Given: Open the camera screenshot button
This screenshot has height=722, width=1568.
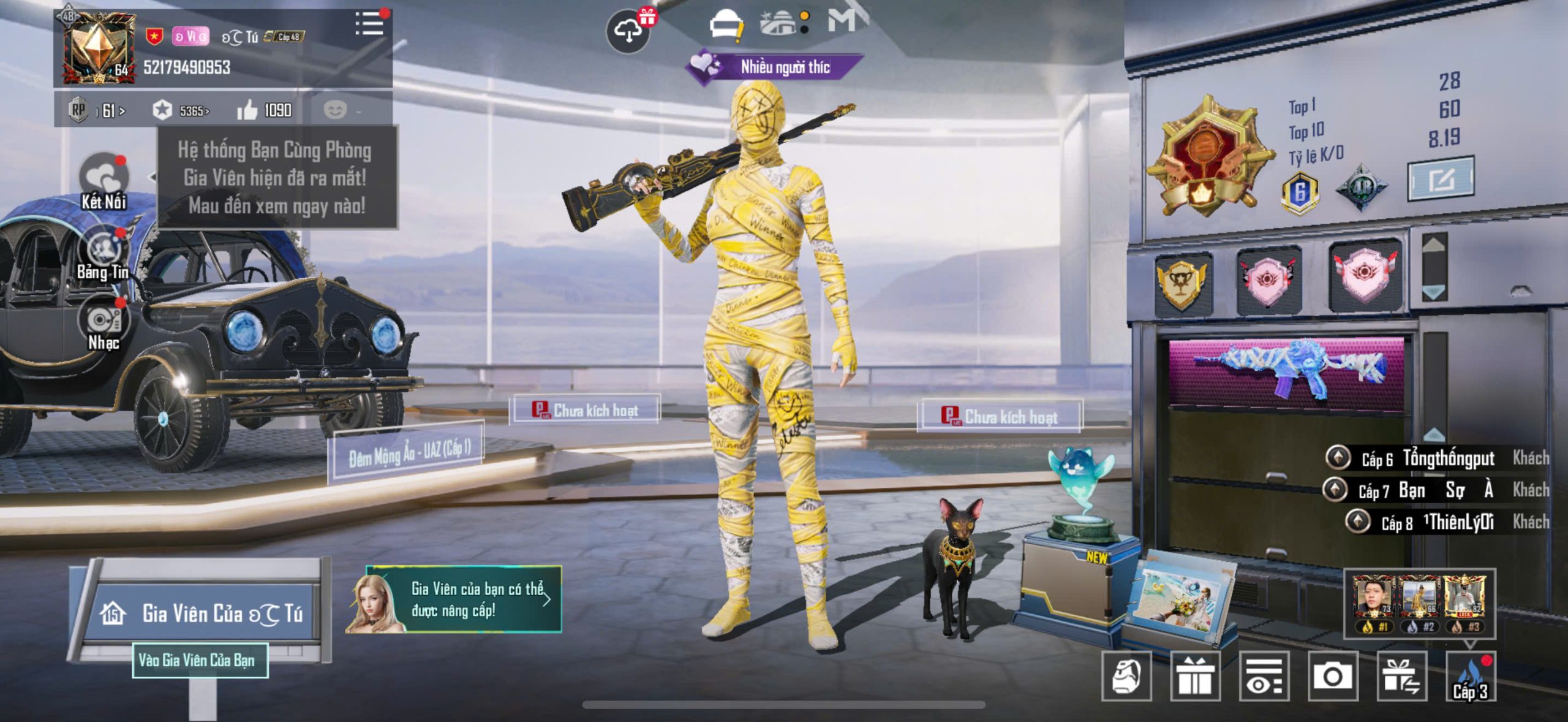Looking at the screenshot, I should click(1333, 676).
